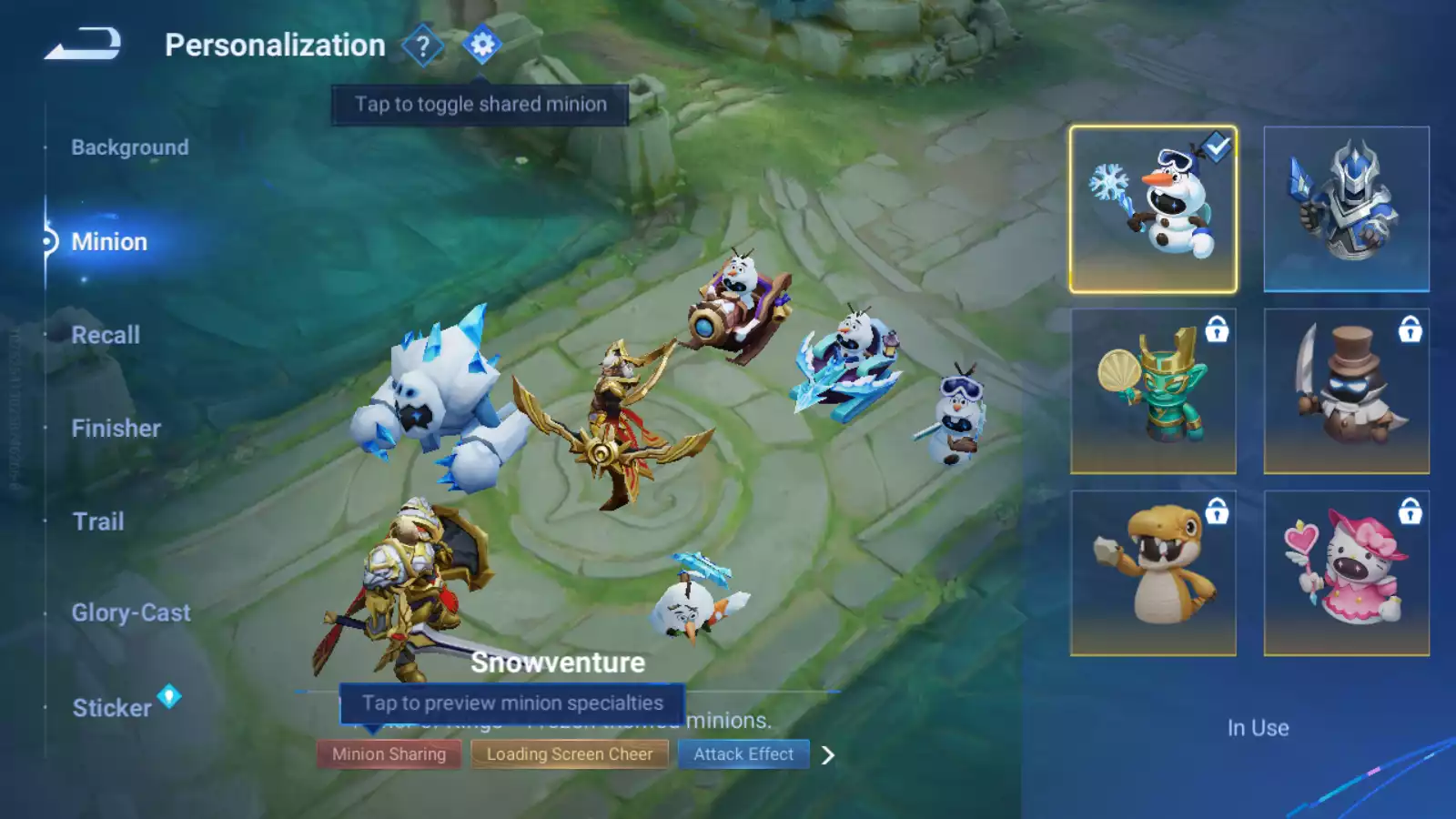
Task: Pick the locked top-hat minion skin
Action: tap(1346, 391)
